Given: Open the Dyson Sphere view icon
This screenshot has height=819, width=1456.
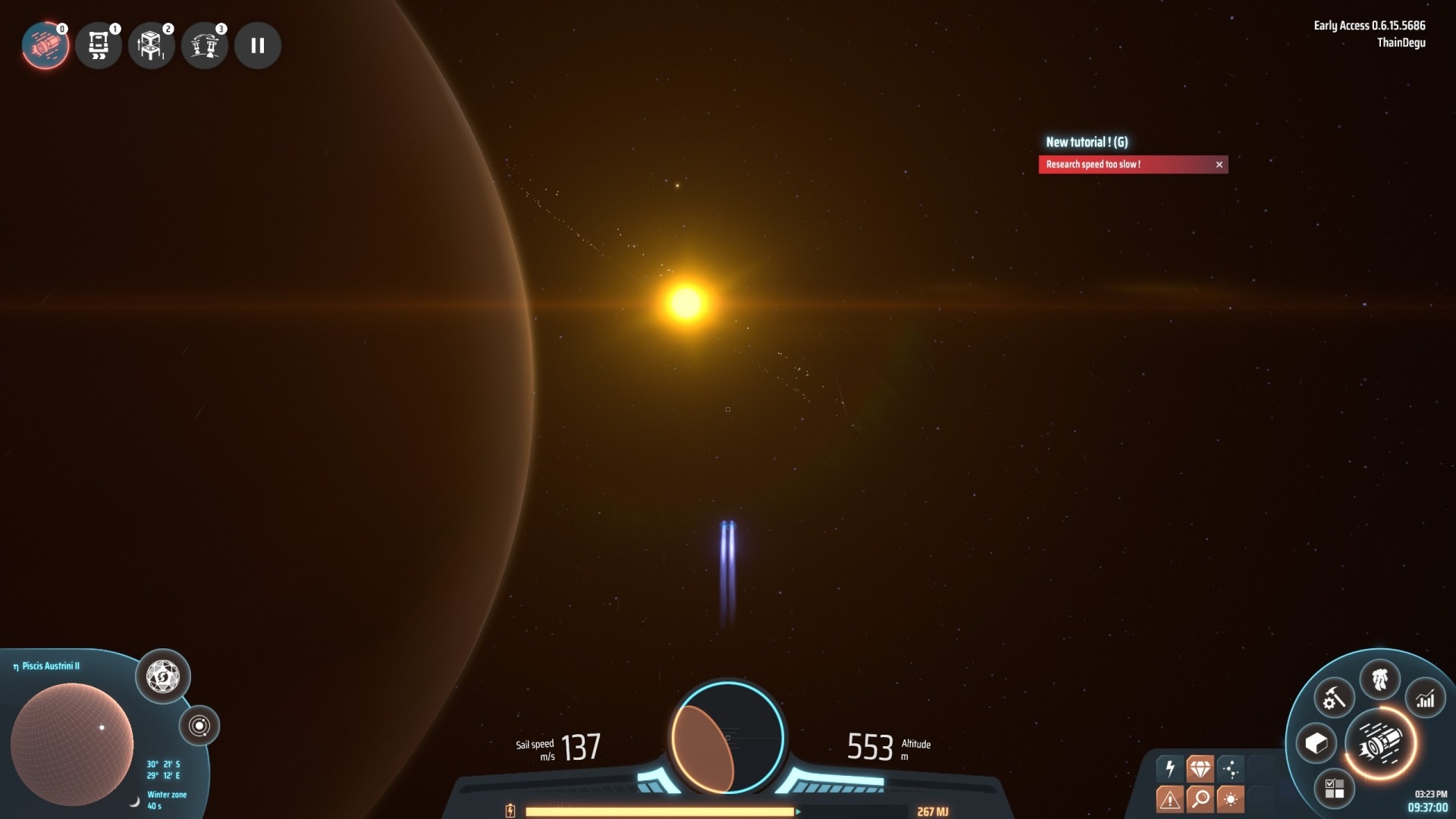Looking at the screenshot, I should coord(162,676).
